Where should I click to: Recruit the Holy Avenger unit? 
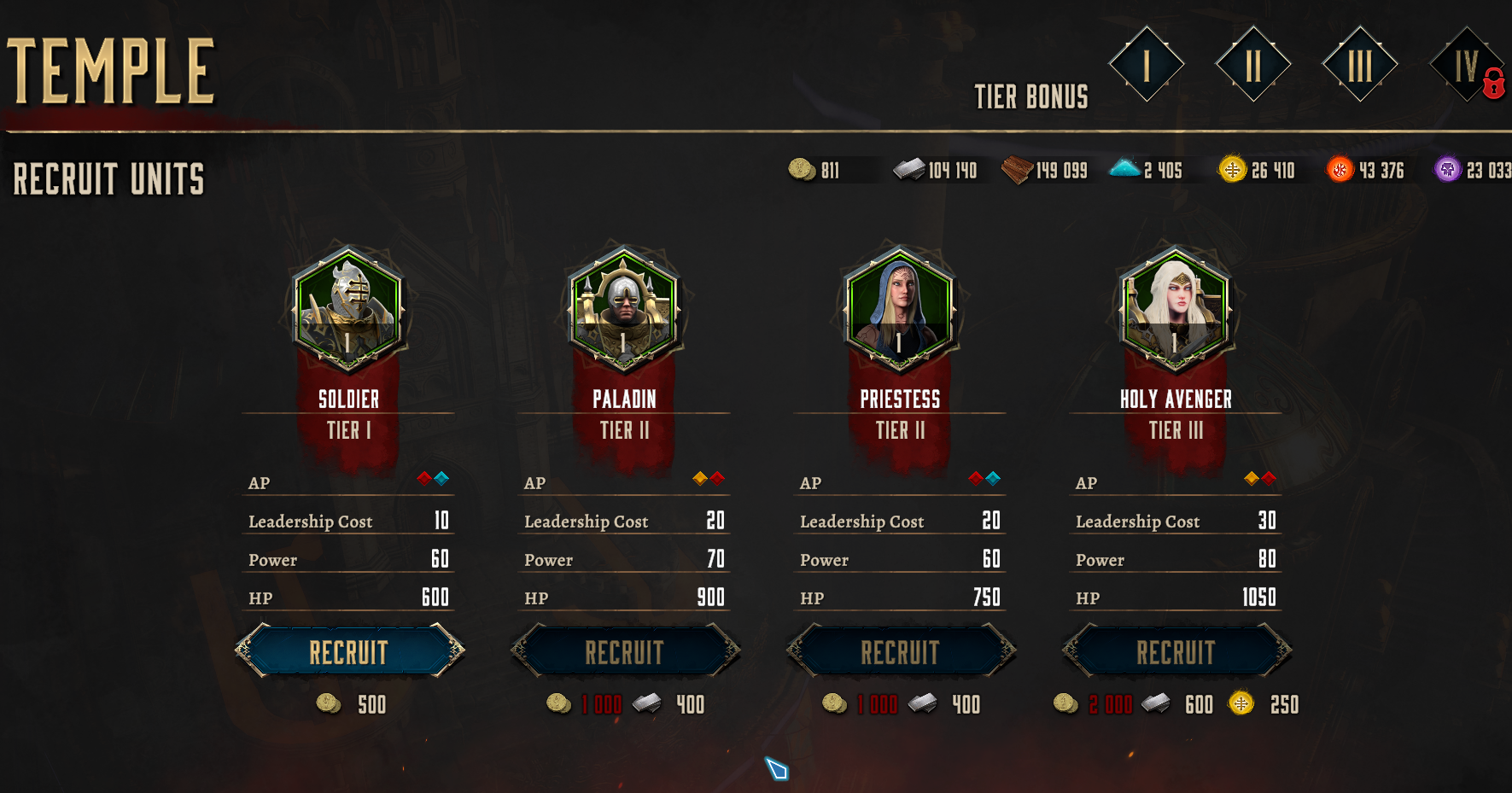[x=1176, y=652]
